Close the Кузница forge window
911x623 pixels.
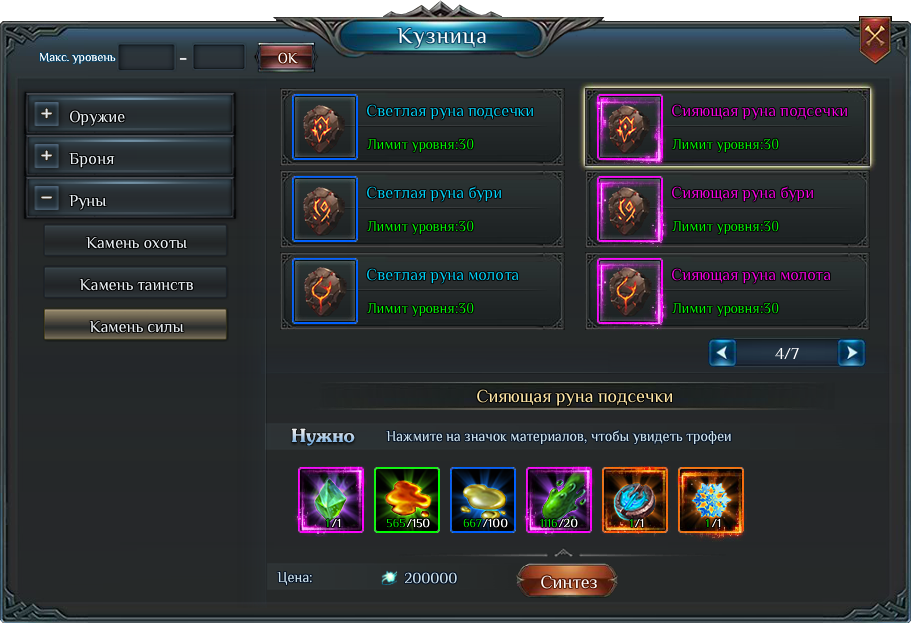pos(875,38)
